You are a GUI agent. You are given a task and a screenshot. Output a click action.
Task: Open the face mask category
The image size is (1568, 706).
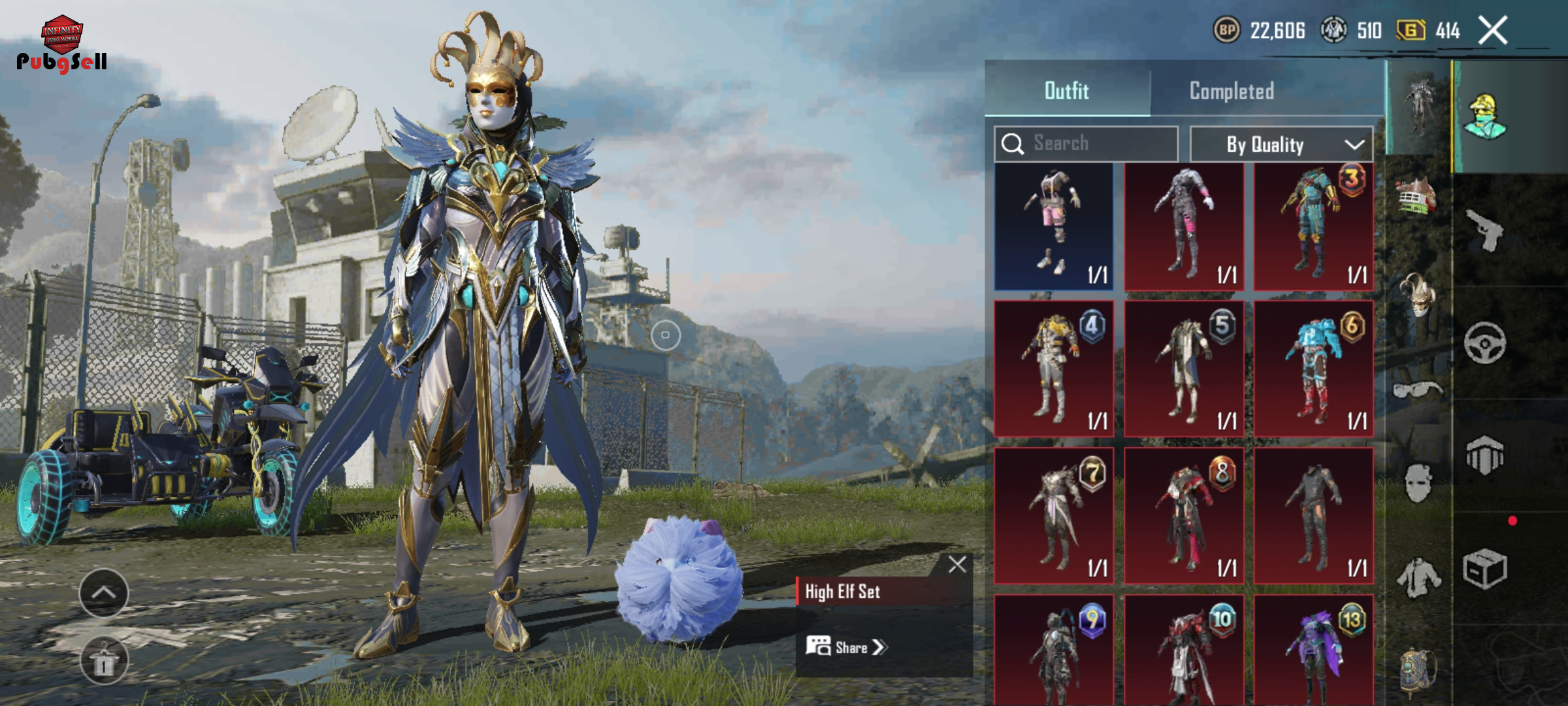click(1418, 484)
